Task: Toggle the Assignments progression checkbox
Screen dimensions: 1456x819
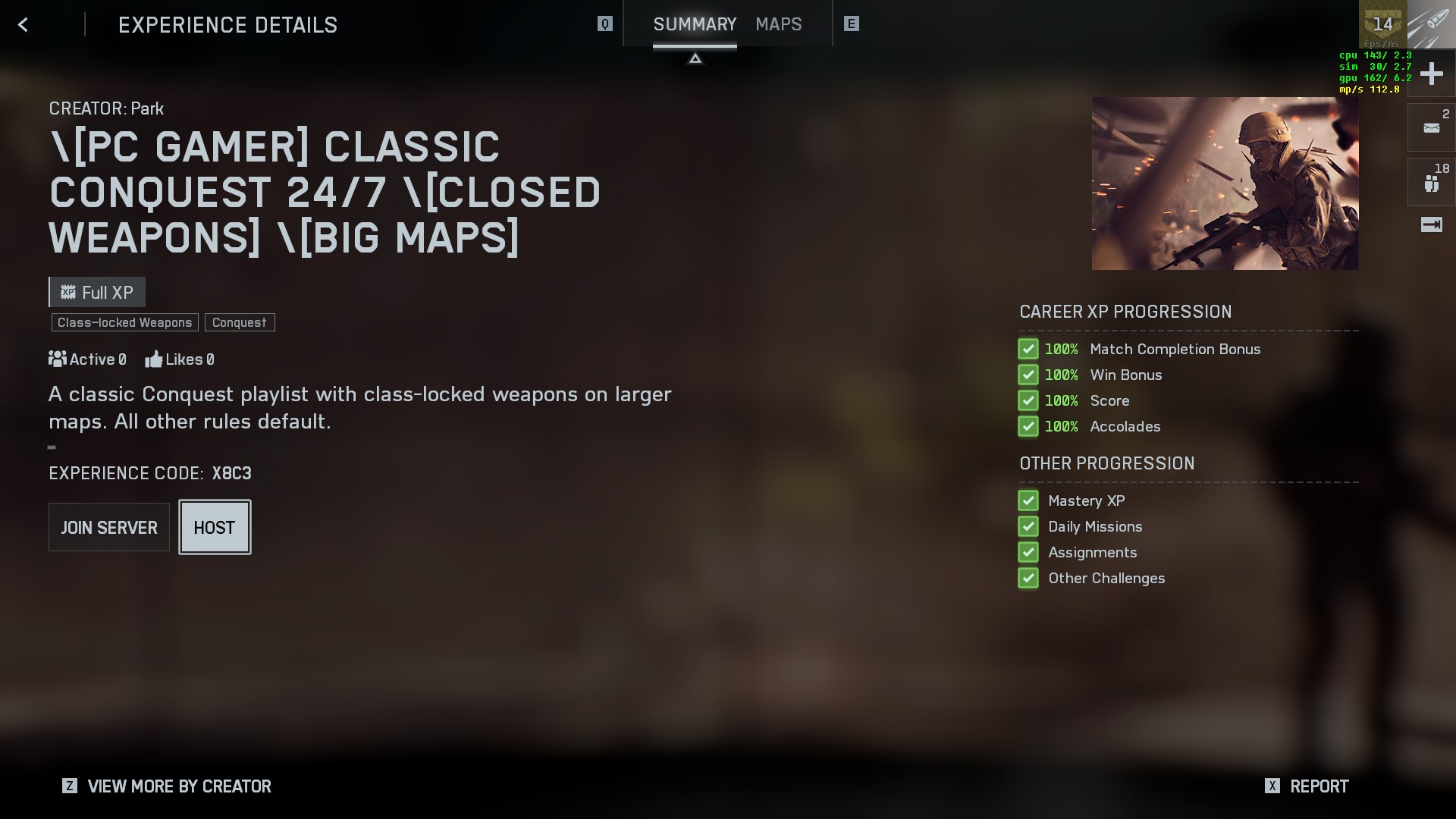Action: click(1028, 552)
